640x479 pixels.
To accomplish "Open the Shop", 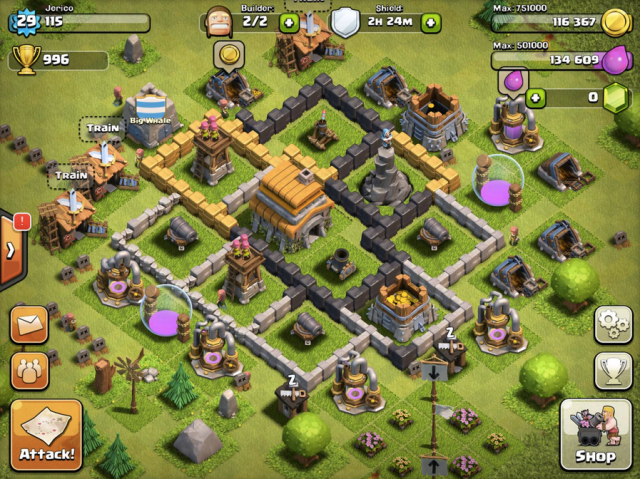I will tap(594, 434).
